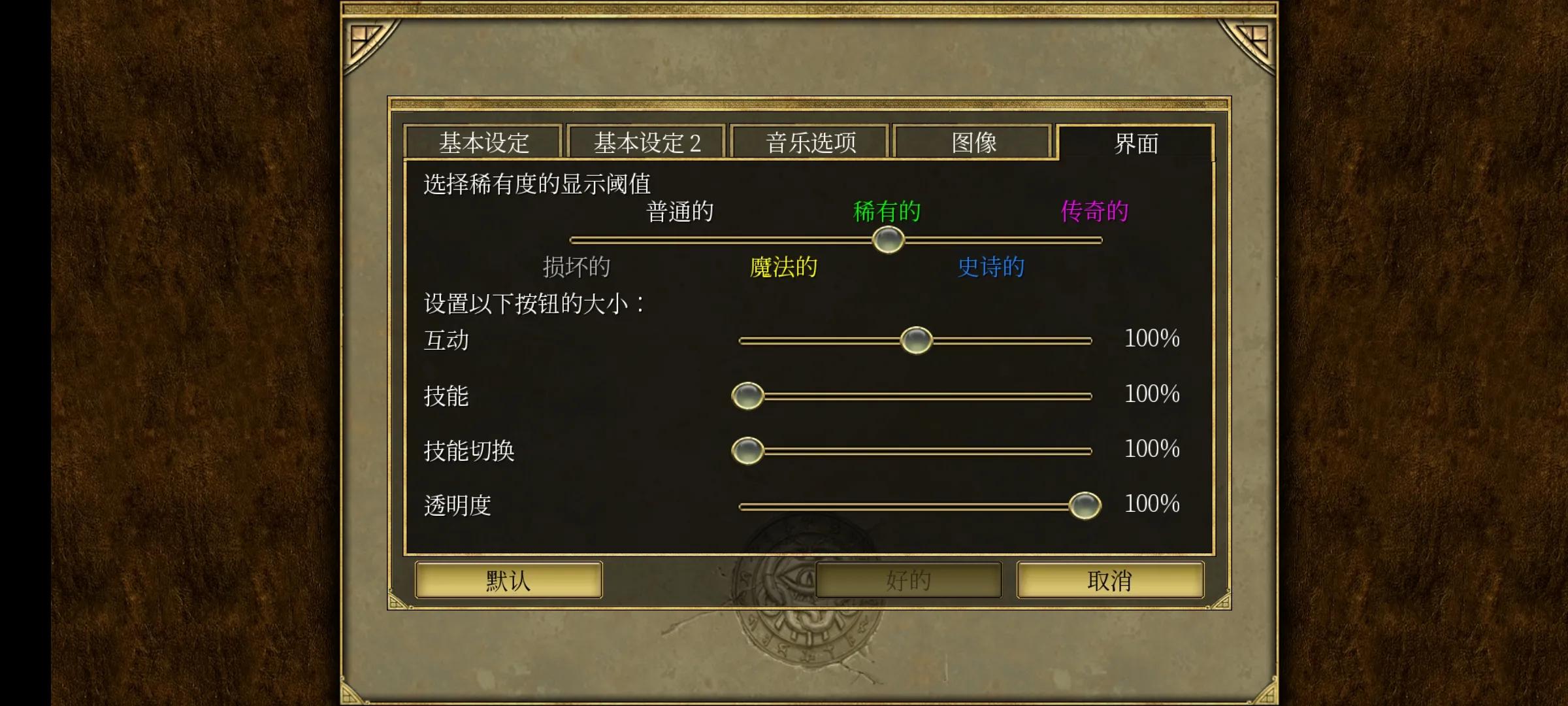Click the 取消 button to cancel
Viewport: 1568px width, 706px height.
pyautogui.click(x=1111, y=580)
